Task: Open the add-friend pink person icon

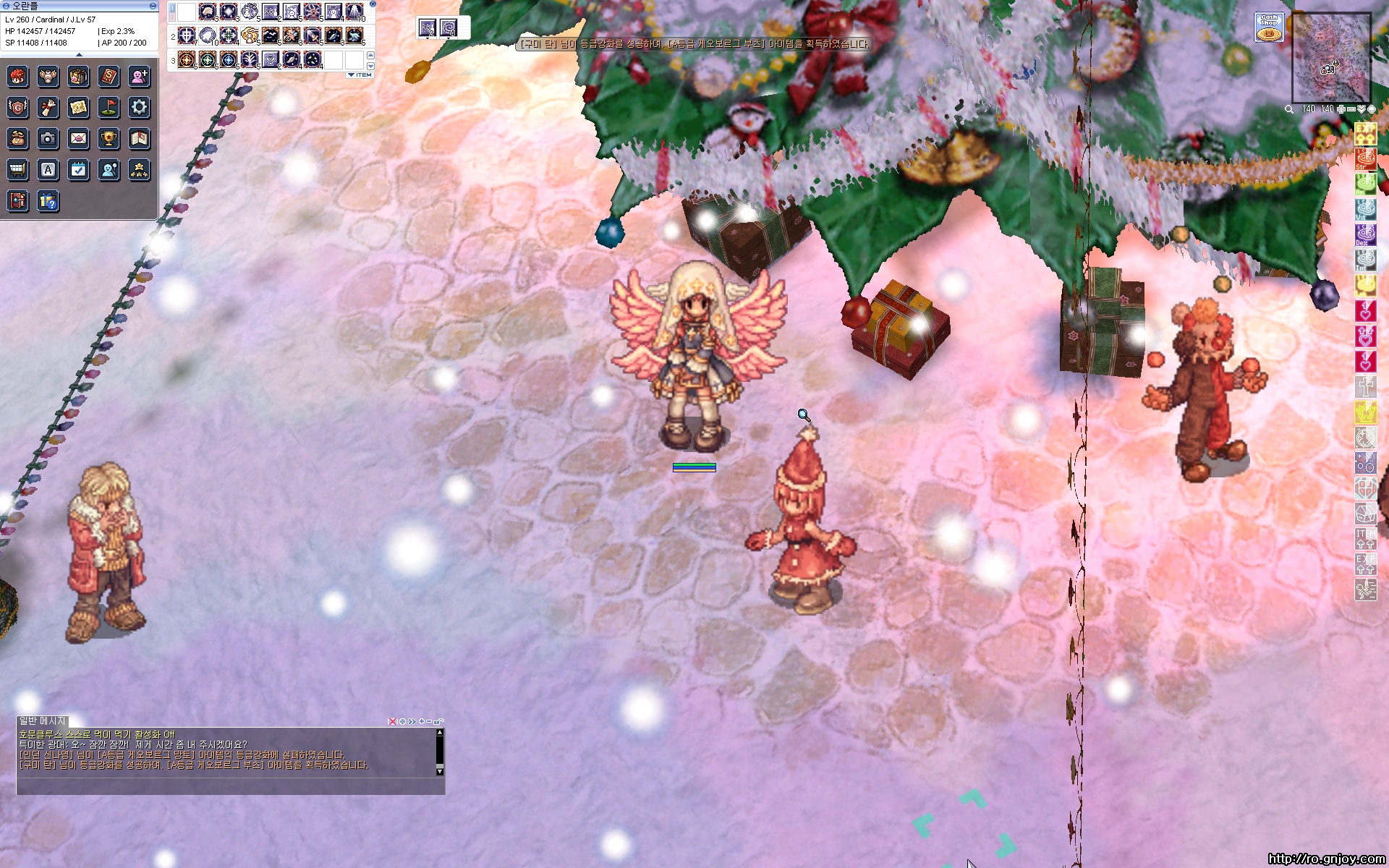Action: tap(139, 76)
